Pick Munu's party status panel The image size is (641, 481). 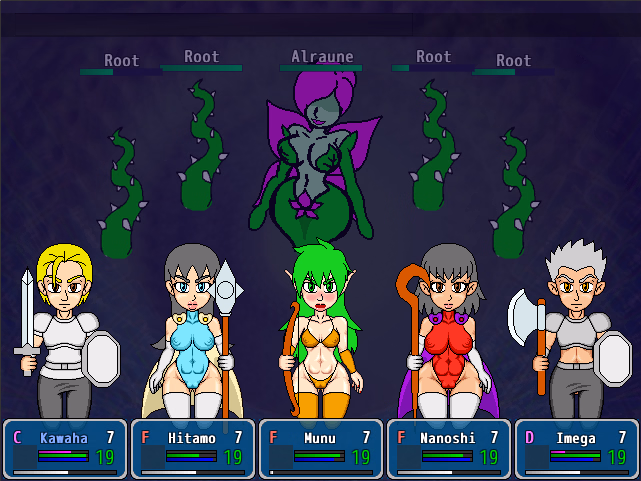pos(321,448)
